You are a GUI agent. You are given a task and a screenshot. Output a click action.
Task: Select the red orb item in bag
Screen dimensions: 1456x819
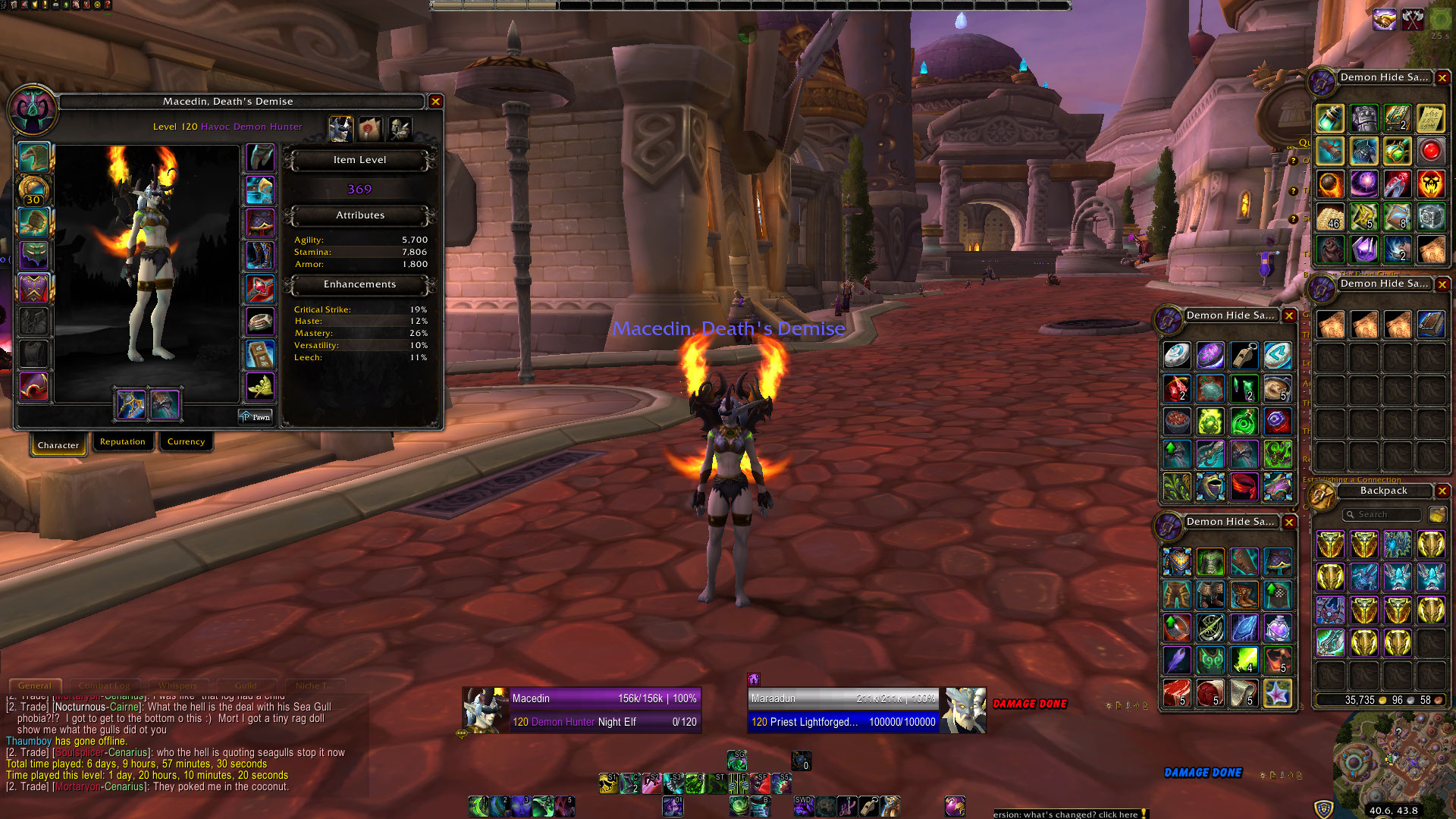tap(1430, 152)
